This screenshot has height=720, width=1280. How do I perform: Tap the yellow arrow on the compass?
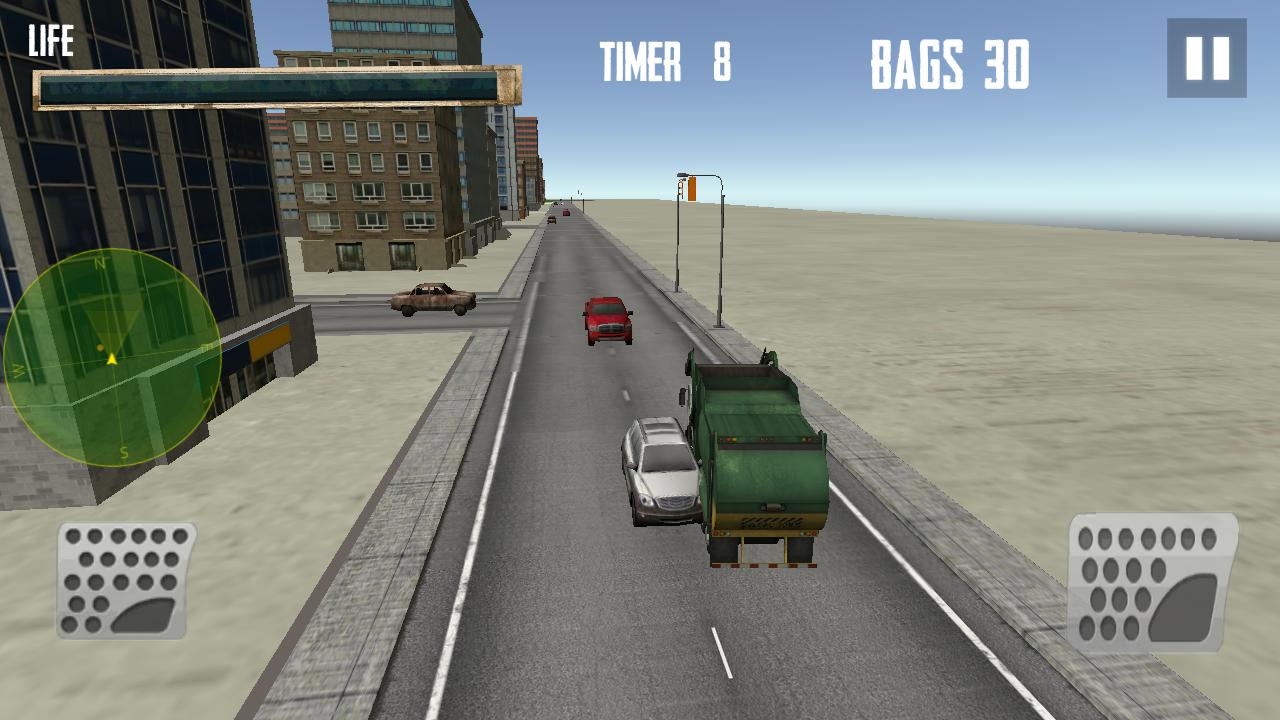[x=112, y=358]
